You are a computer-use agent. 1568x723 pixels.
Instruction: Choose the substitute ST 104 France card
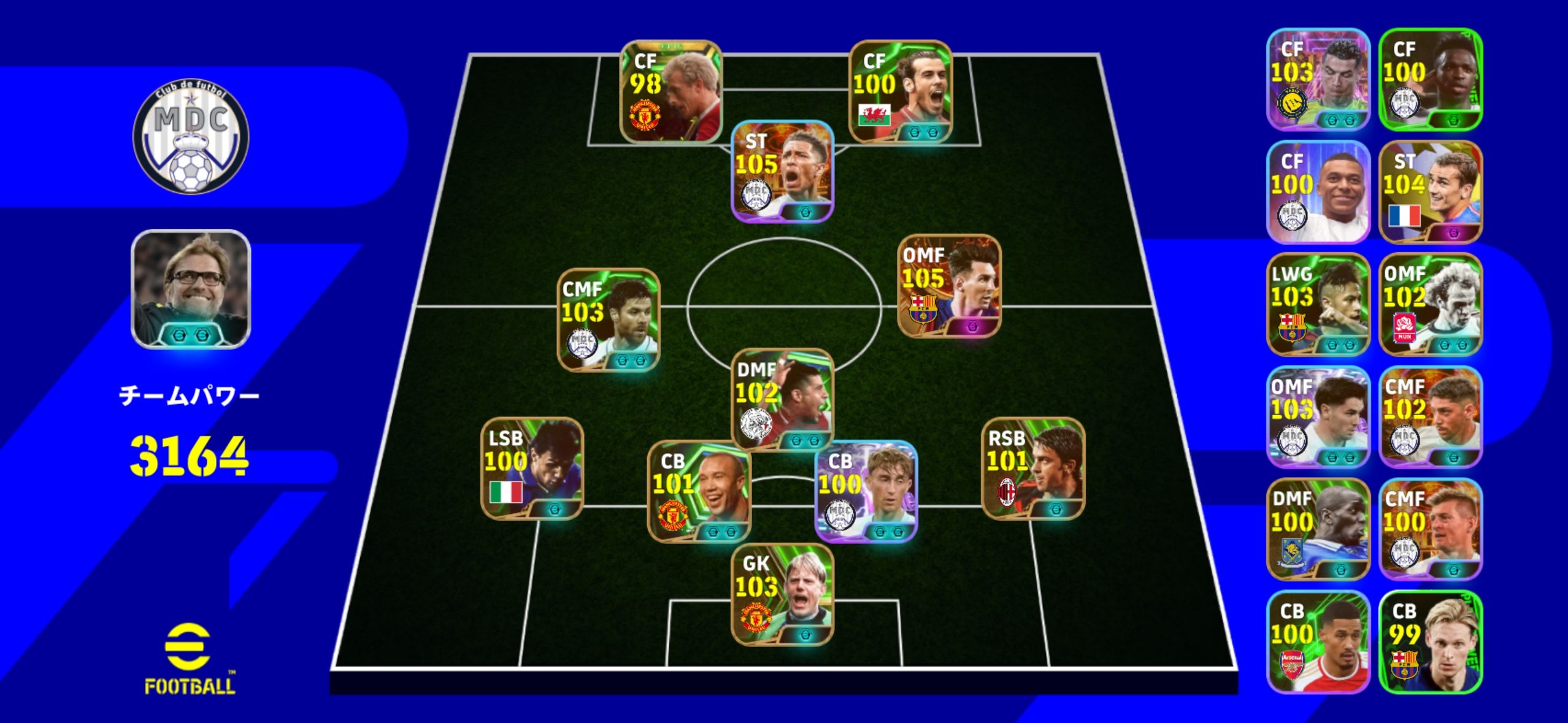(x=1431, y=191)
